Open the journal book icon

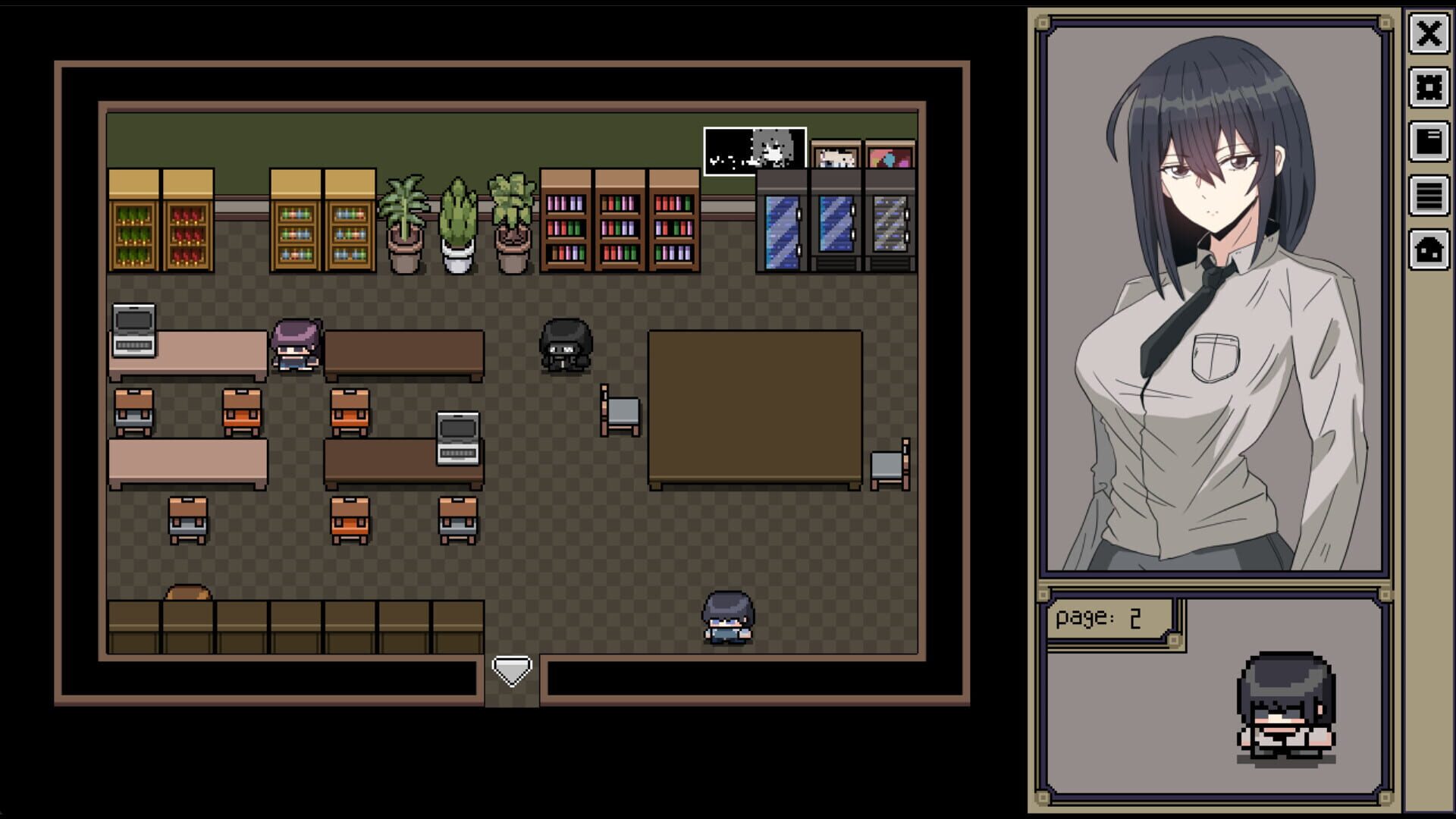pos(1429,144)
